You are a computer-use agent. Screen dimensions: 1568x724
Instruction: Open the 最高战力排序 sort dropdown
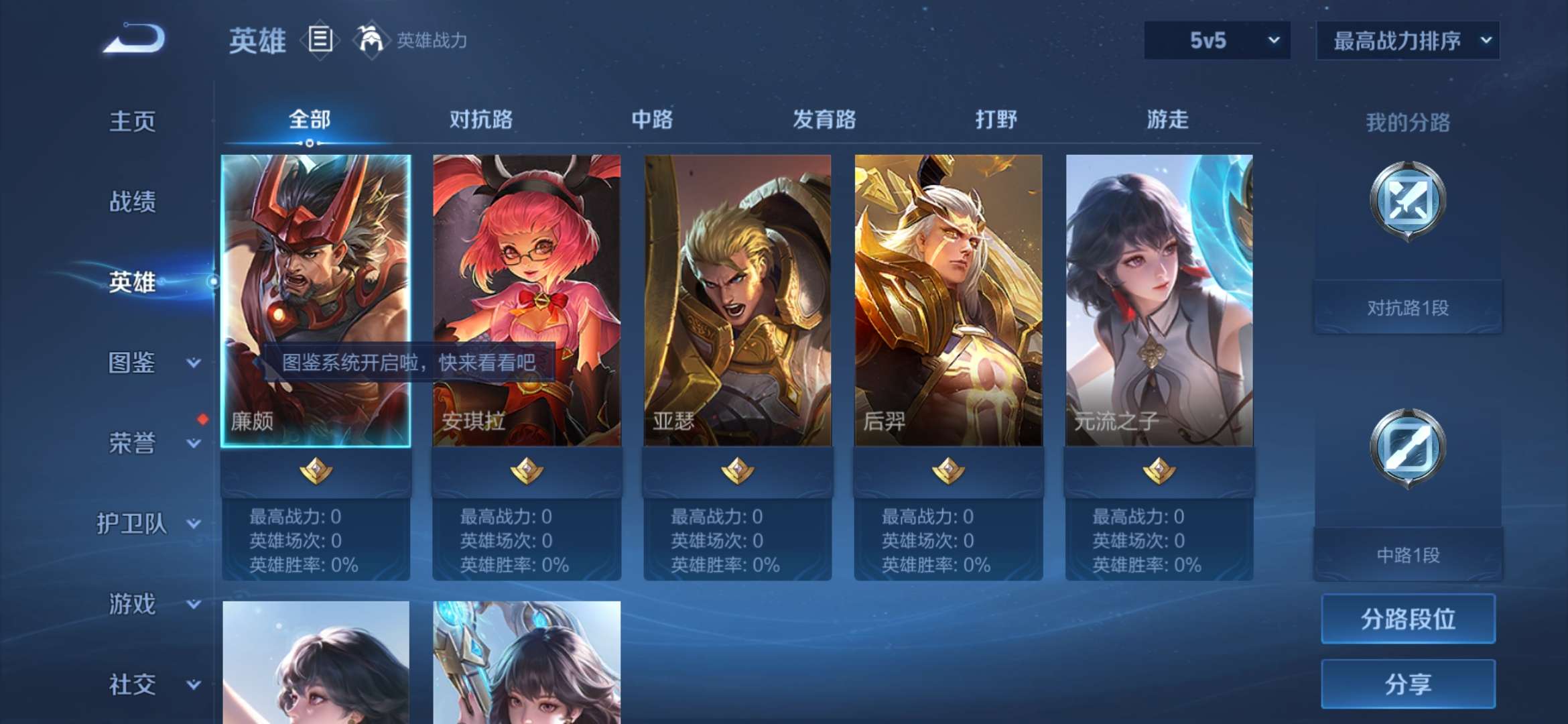1407,40
